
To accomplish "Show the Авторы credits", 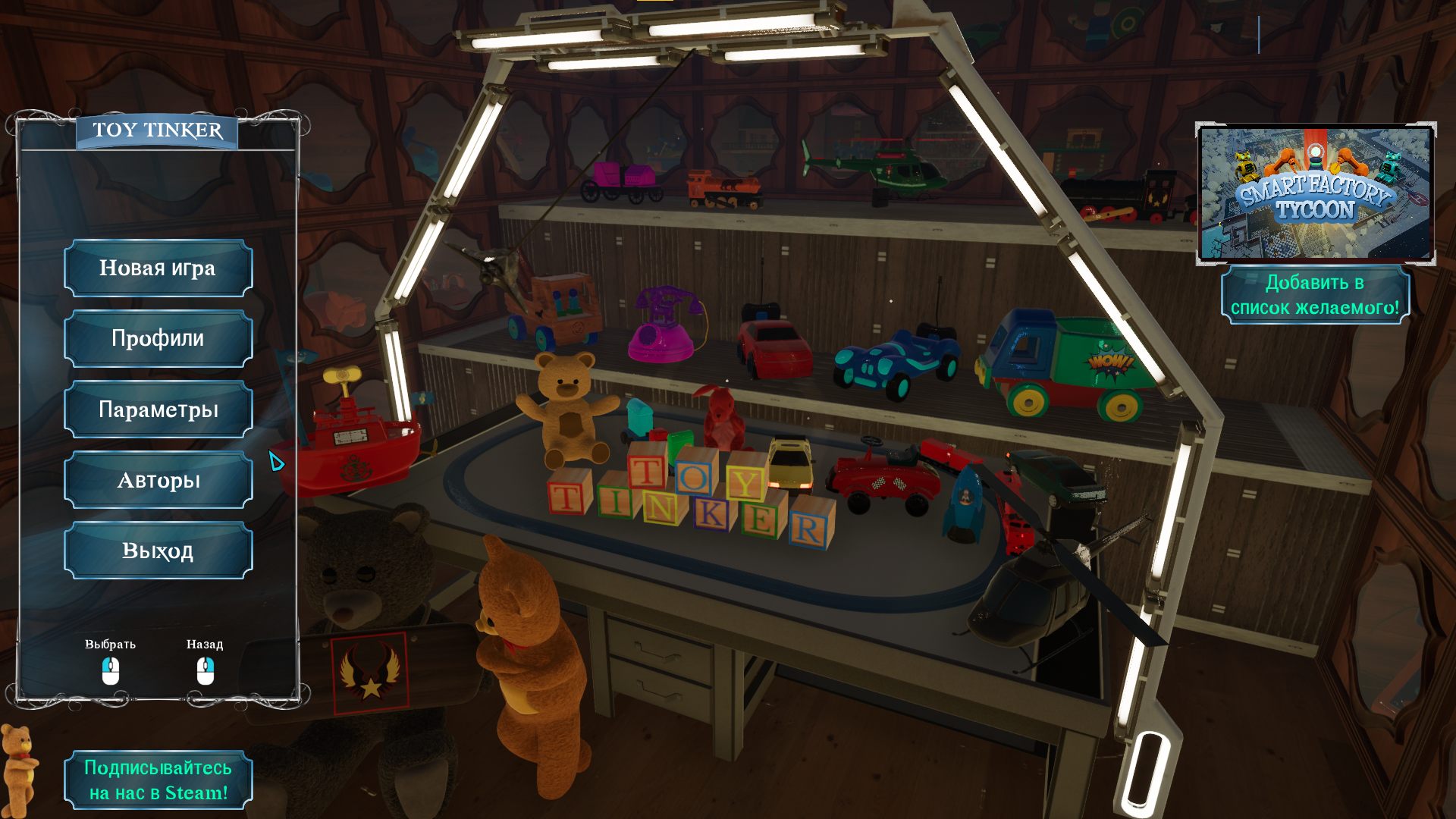I will point(158,480).
